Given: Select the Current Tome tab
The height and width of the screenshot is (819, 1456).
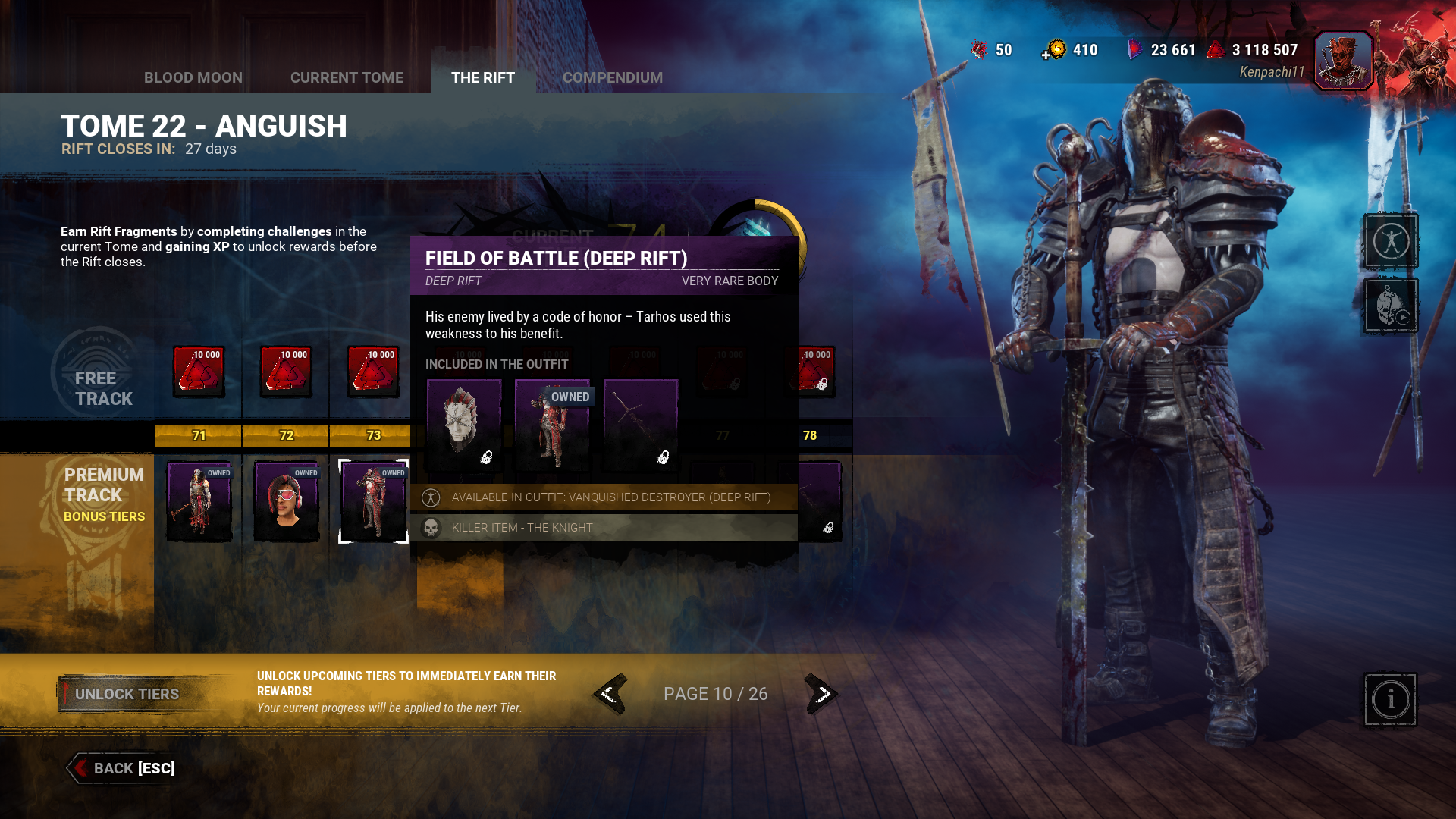Looking at the screenshot, I should point(347,77).
